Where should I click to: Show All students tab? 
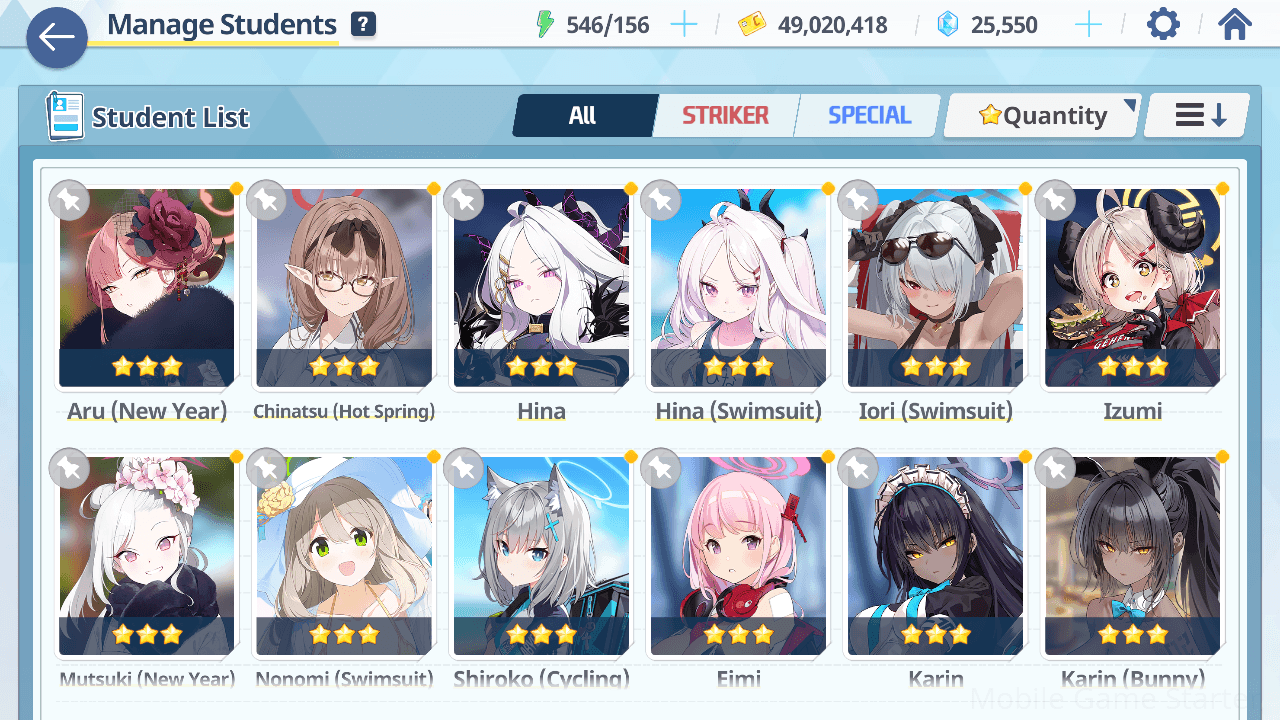pos(583,116)
